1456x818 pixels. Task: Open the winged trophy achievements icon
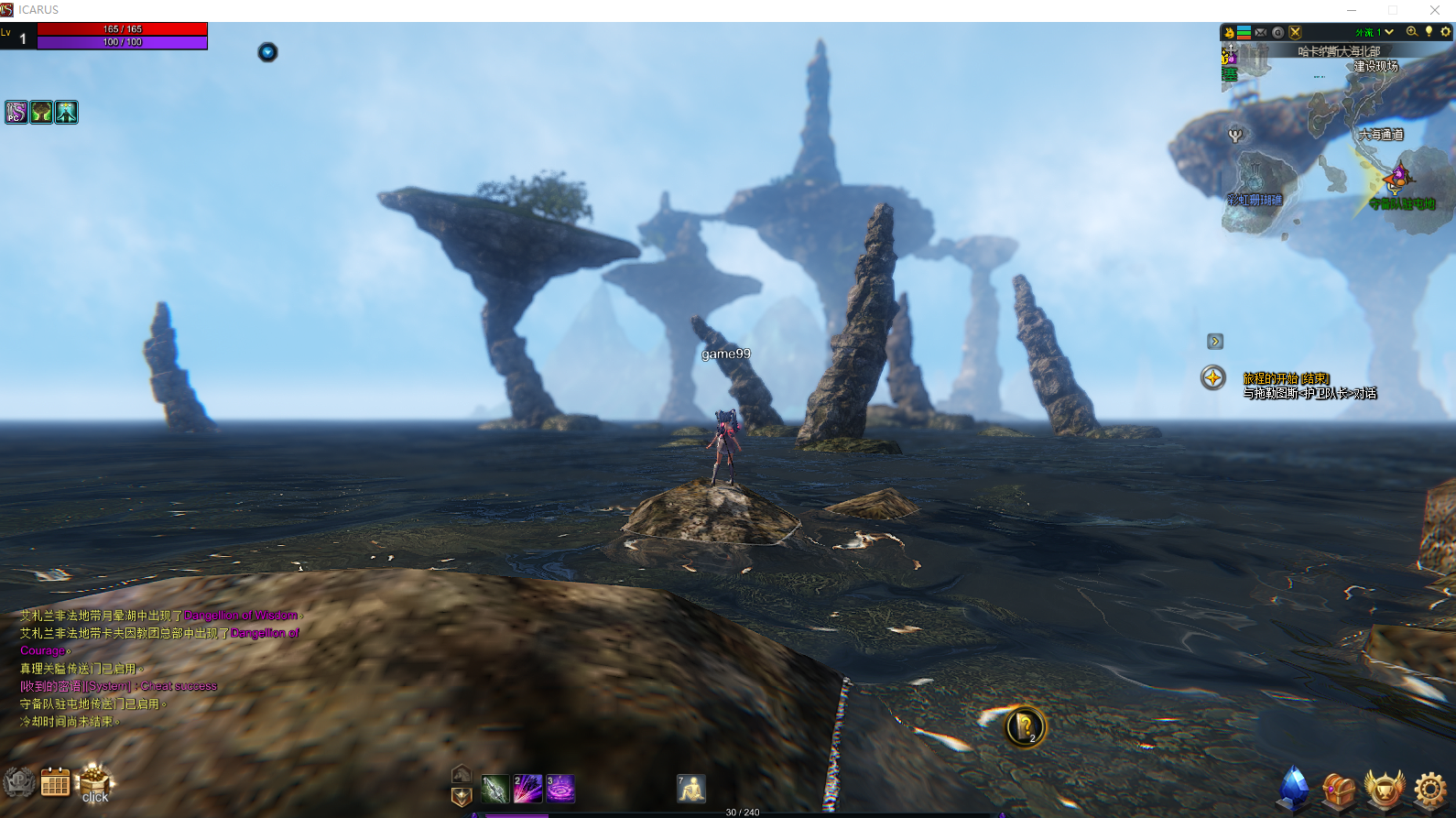click(x=1384, y=789)
